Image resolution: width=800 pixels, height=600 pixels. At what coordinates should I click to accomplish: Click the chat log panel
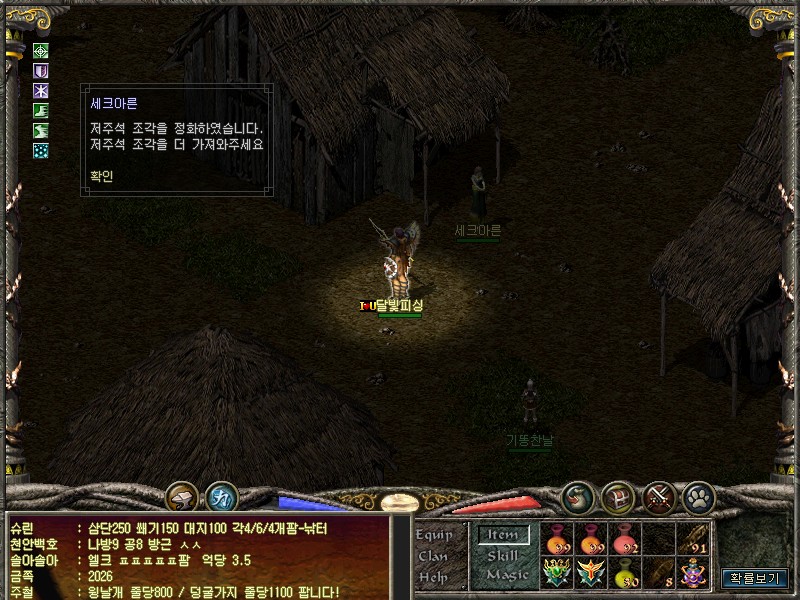coord(200,556)
